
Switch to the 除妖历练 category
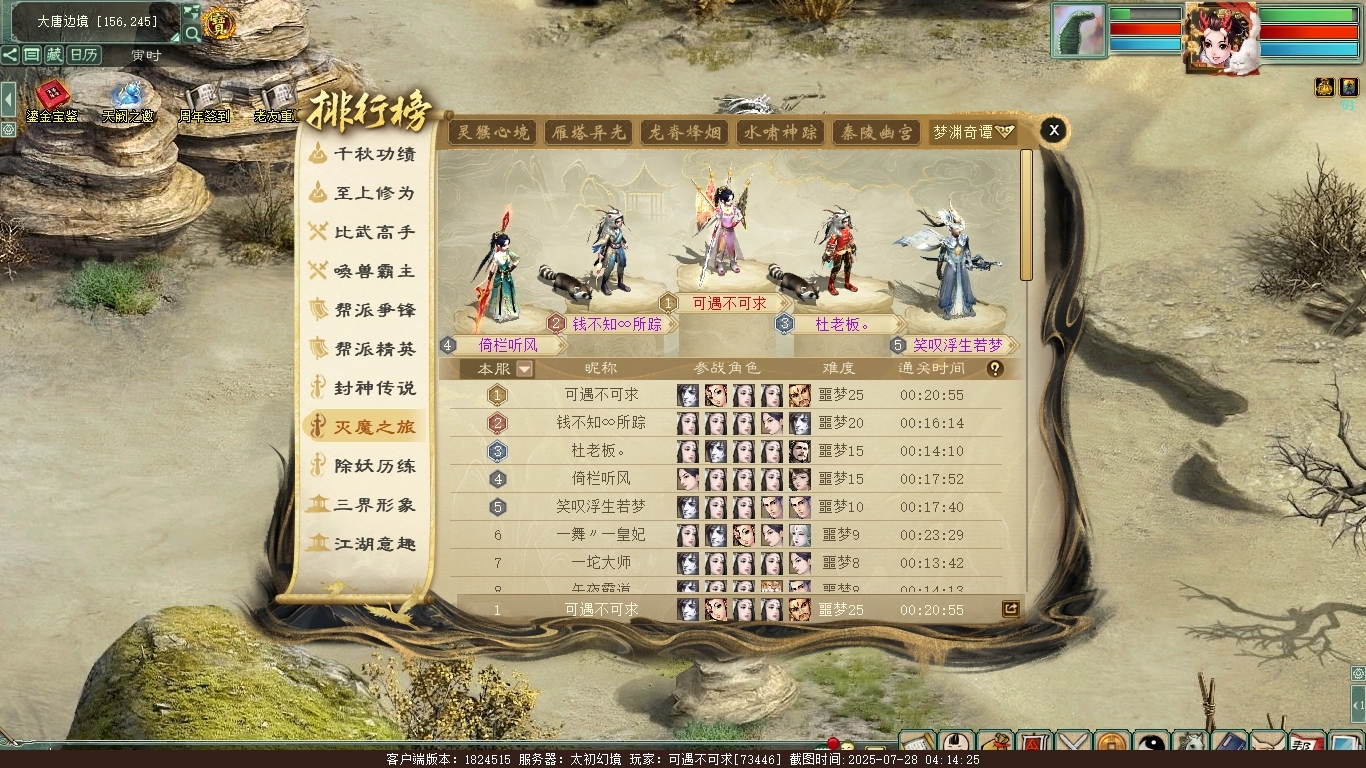(x=364, y=466)
